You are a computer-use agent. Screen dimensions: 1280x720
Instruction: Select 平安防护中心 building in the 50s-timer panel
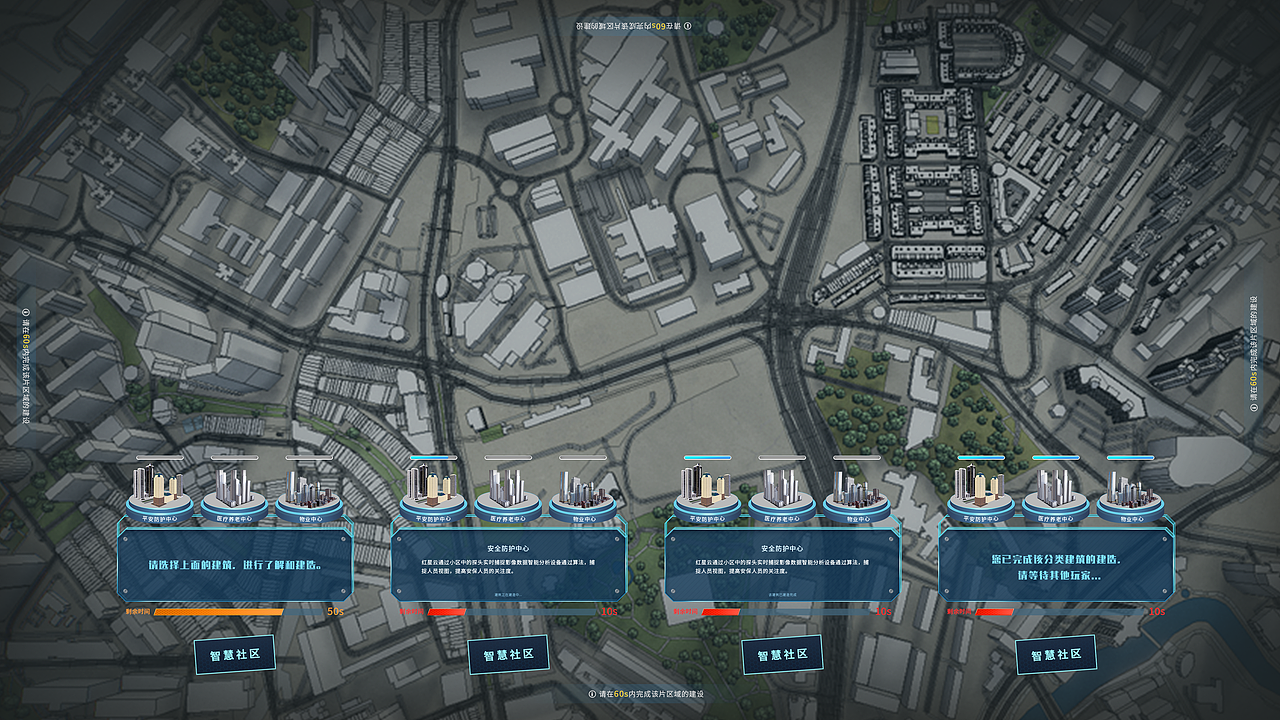tap(160, 492)
